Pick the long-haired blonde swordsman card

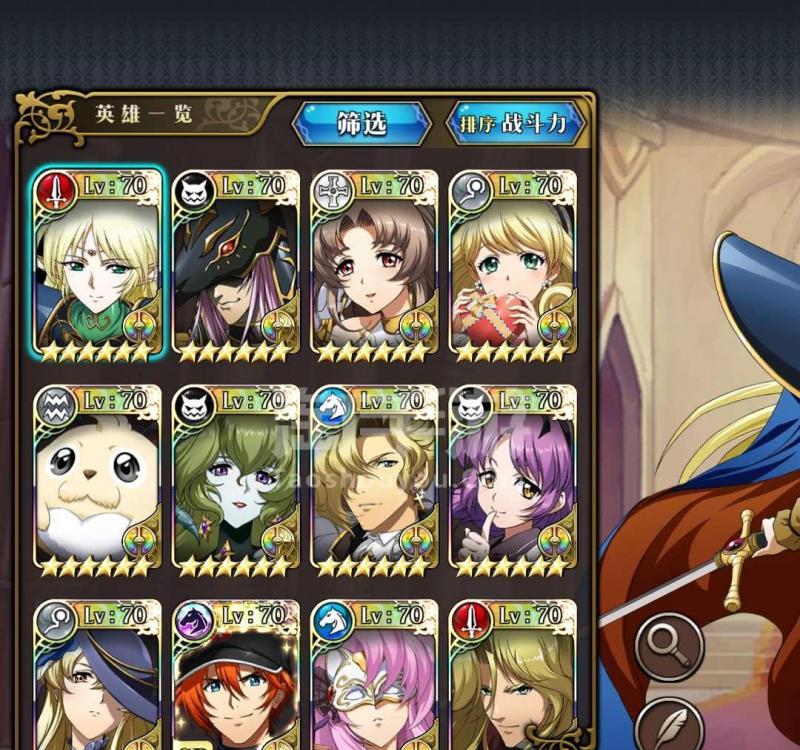coord(513,680)
